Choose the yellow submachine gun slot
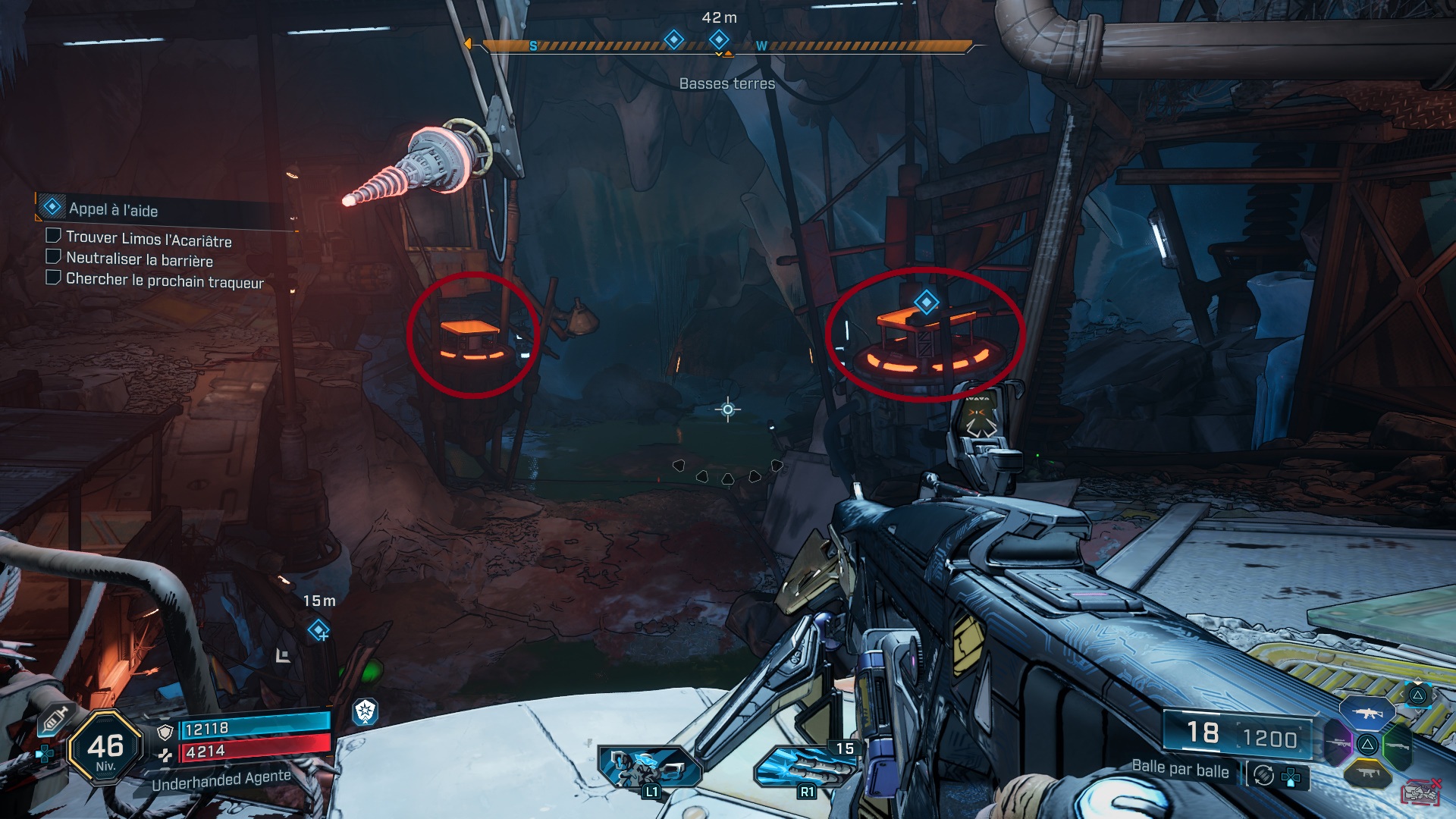 [1367, 773]
